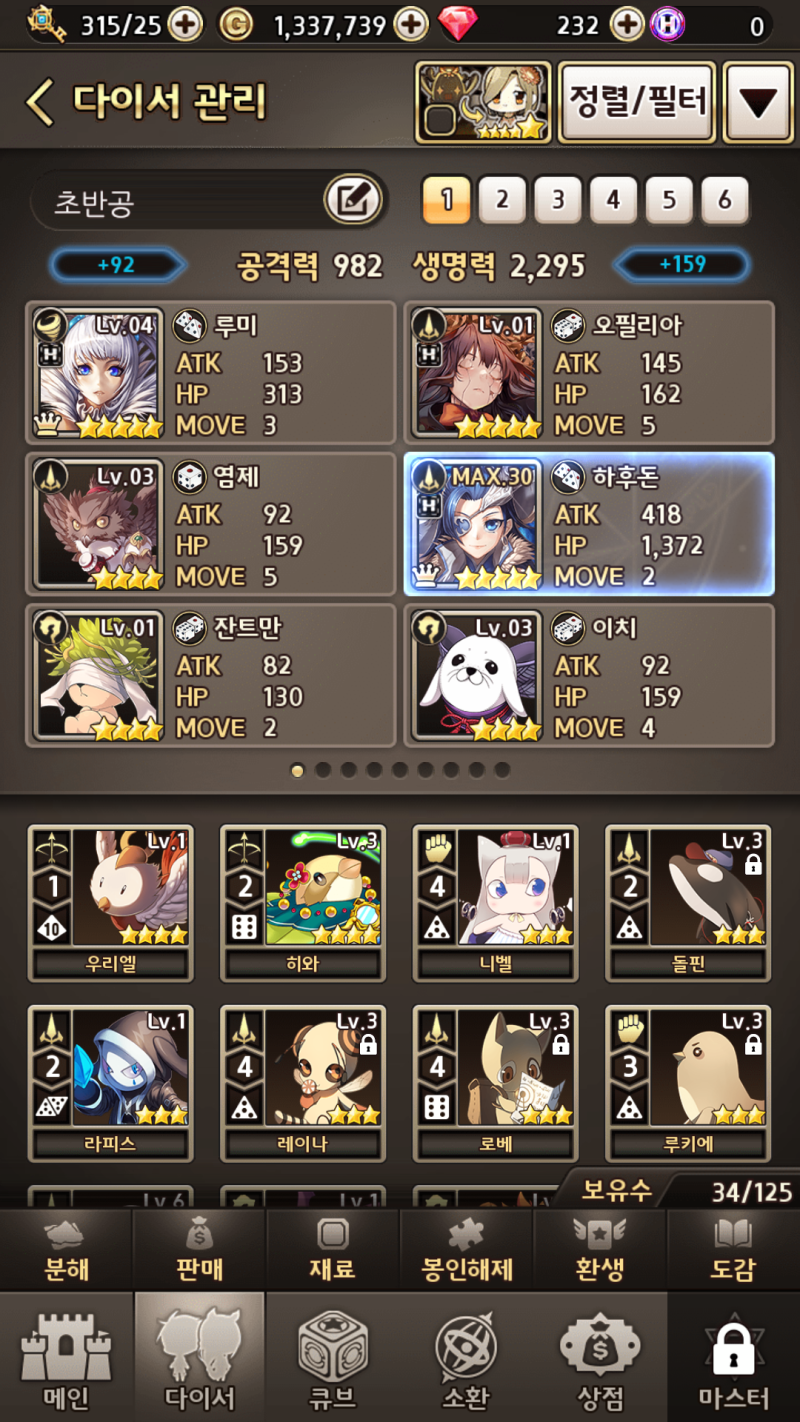Edit the deck name 초반공

(x=354, y=201)
